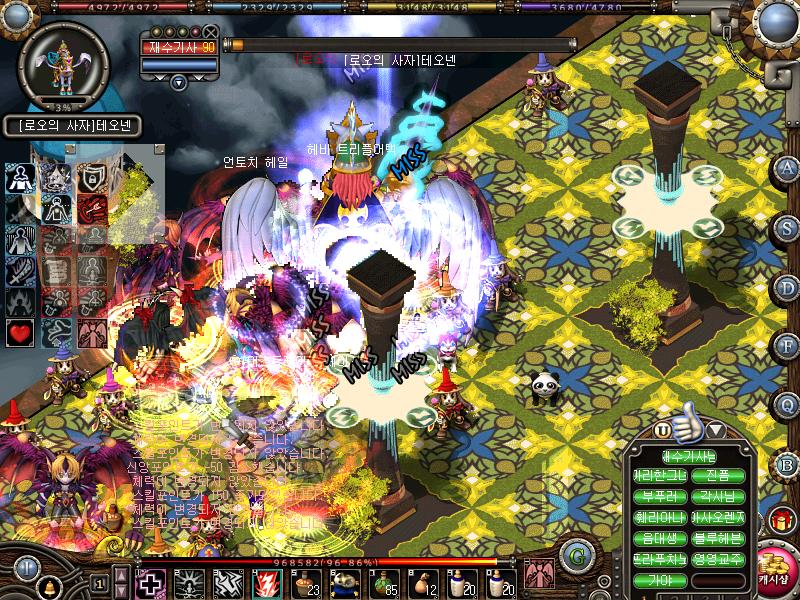The width and height of the screenshot is (800, 600).
Task: Use the white cross heal skill
Action: pos(151,582)
